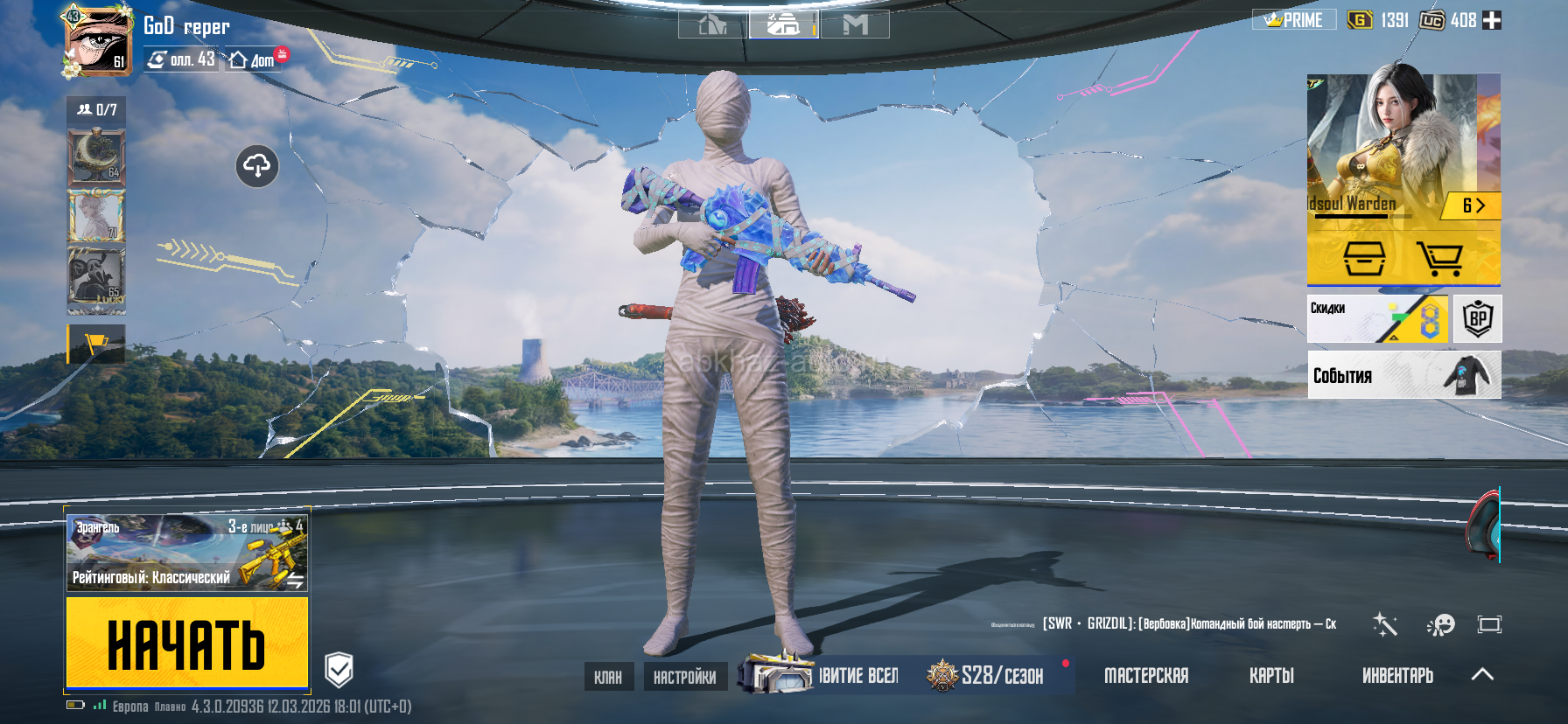Open ИНВЕНТАРЬ inventory

tap(1397, 676)
